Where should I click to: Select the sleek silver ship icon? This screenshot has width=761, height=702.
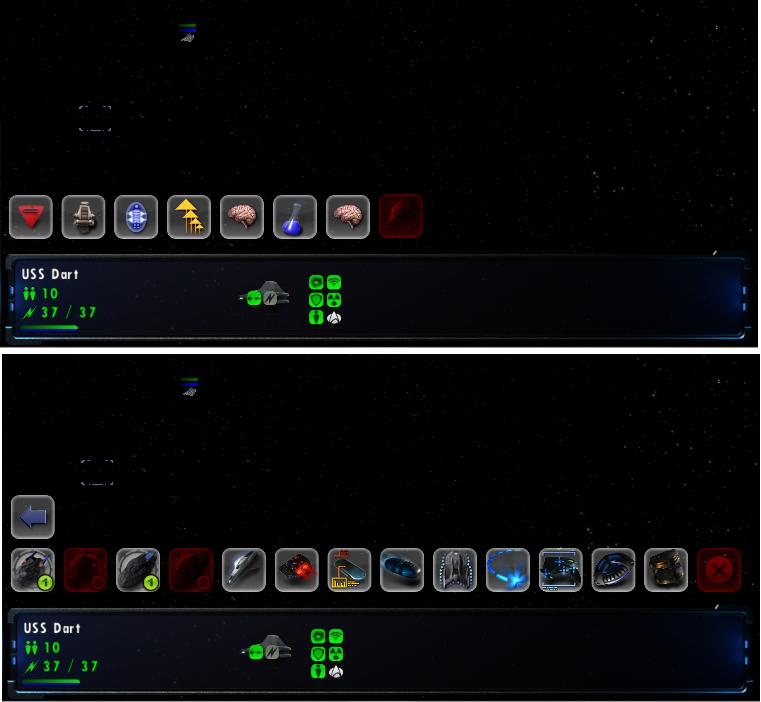coord(244,570)
